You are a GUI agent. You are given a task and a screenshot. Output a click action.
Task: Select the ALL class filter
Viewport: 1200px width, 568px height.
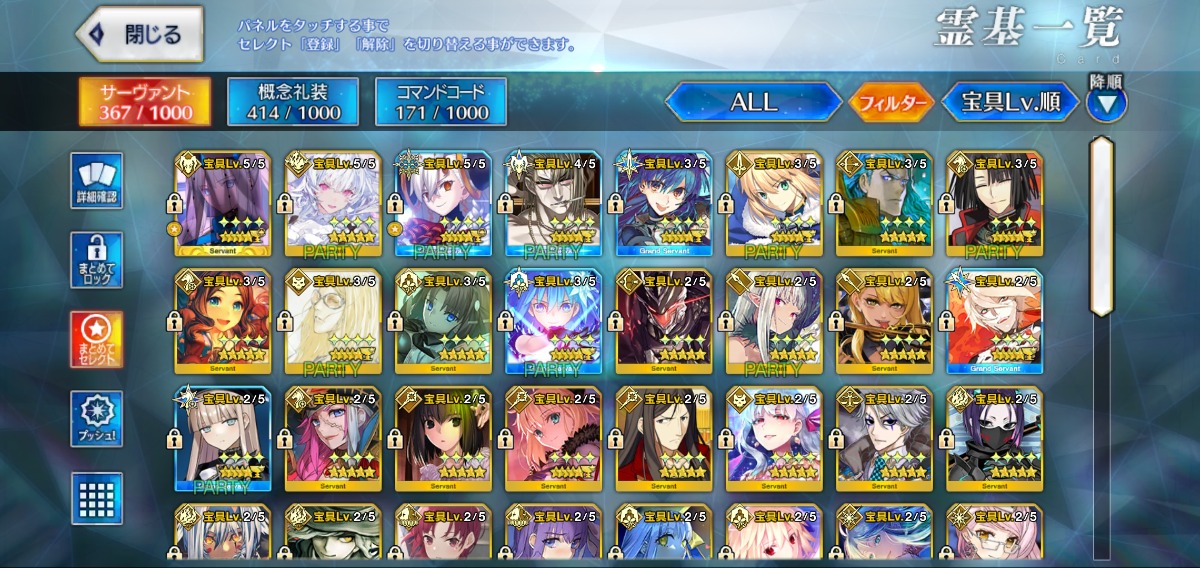[x=754, y=102]
